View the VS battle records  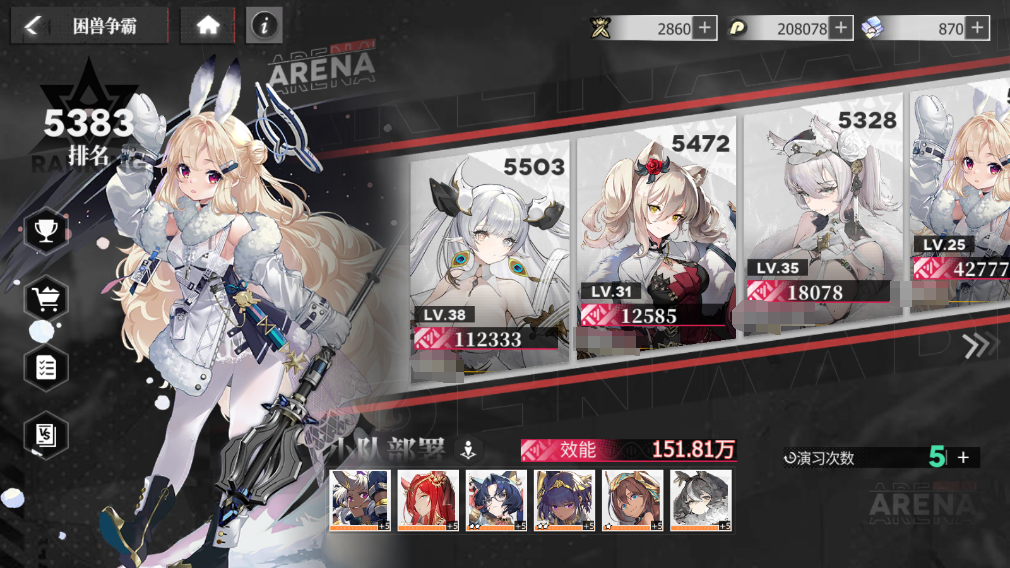coord(46,435)
